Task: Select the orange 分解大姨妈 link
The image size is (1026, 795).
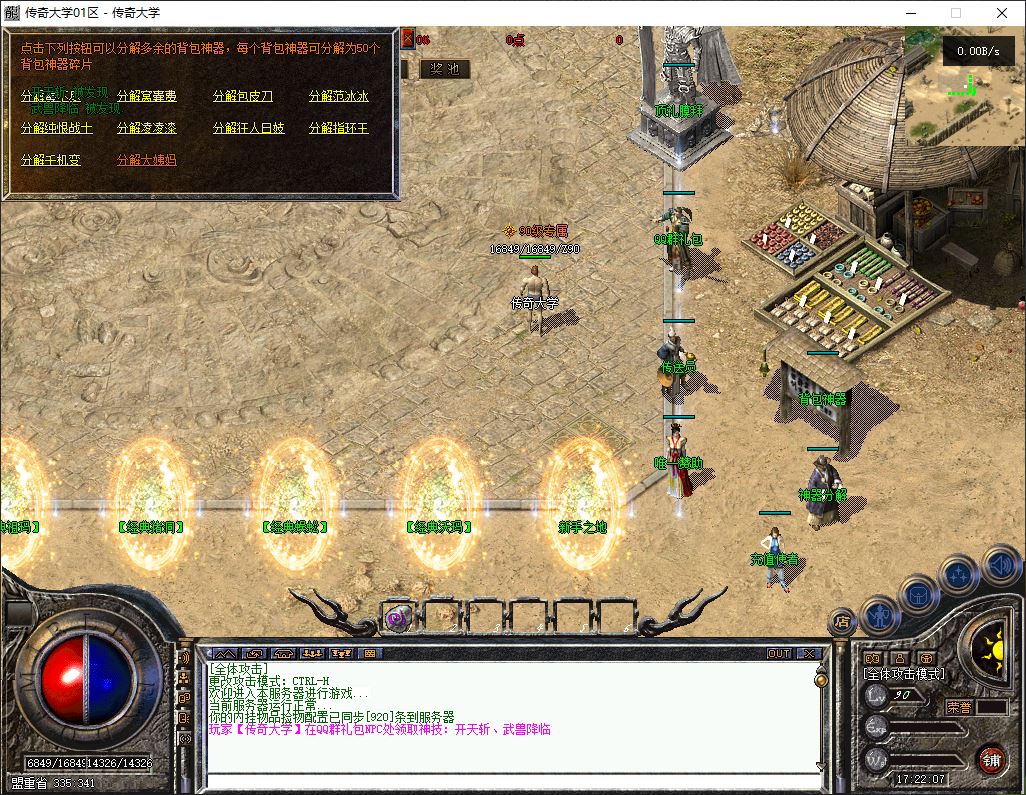Action: (x=146, y=161)
